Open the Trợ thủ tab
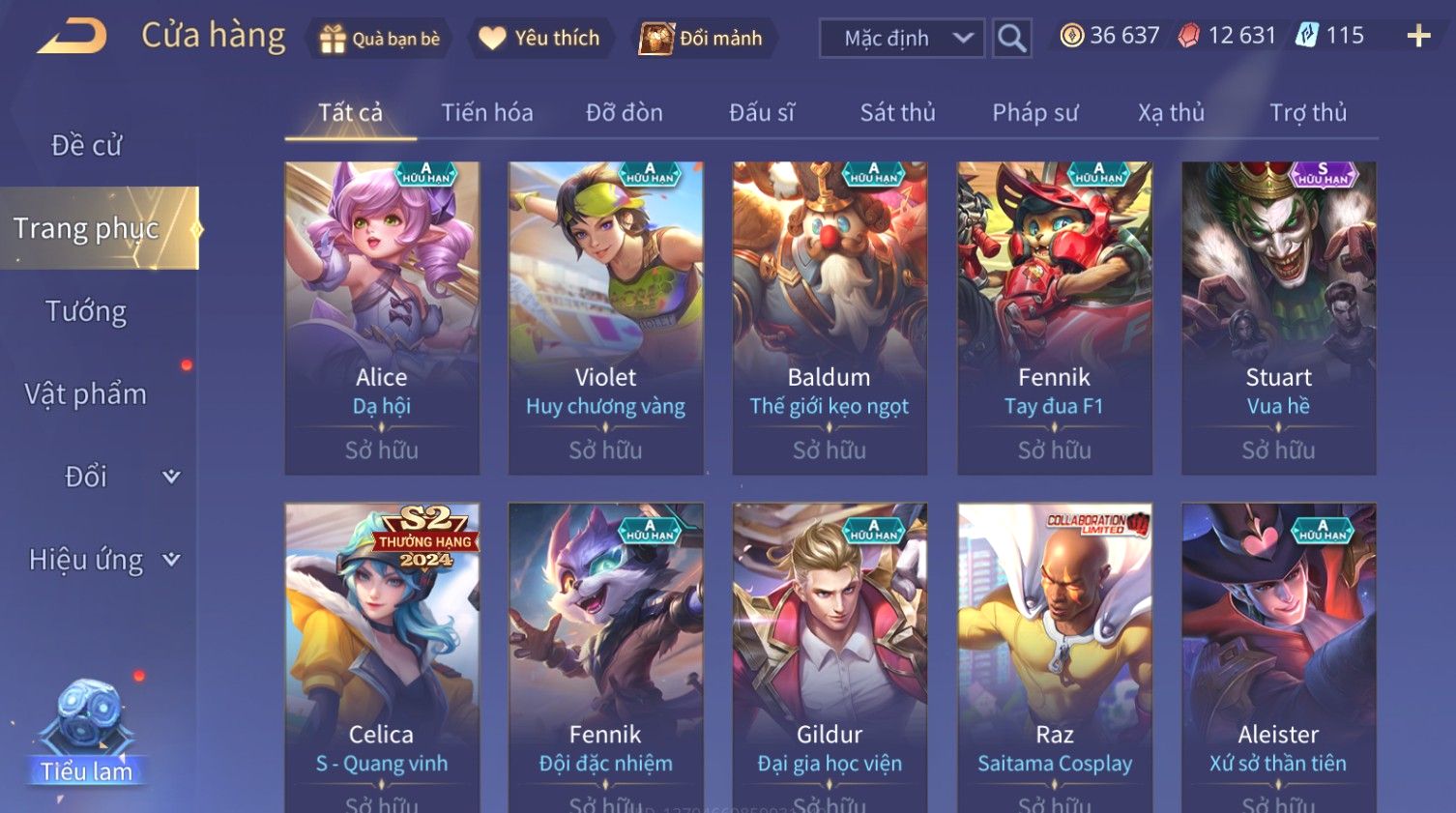This screenshot has height=813, width=1456. click(1307, 113)
